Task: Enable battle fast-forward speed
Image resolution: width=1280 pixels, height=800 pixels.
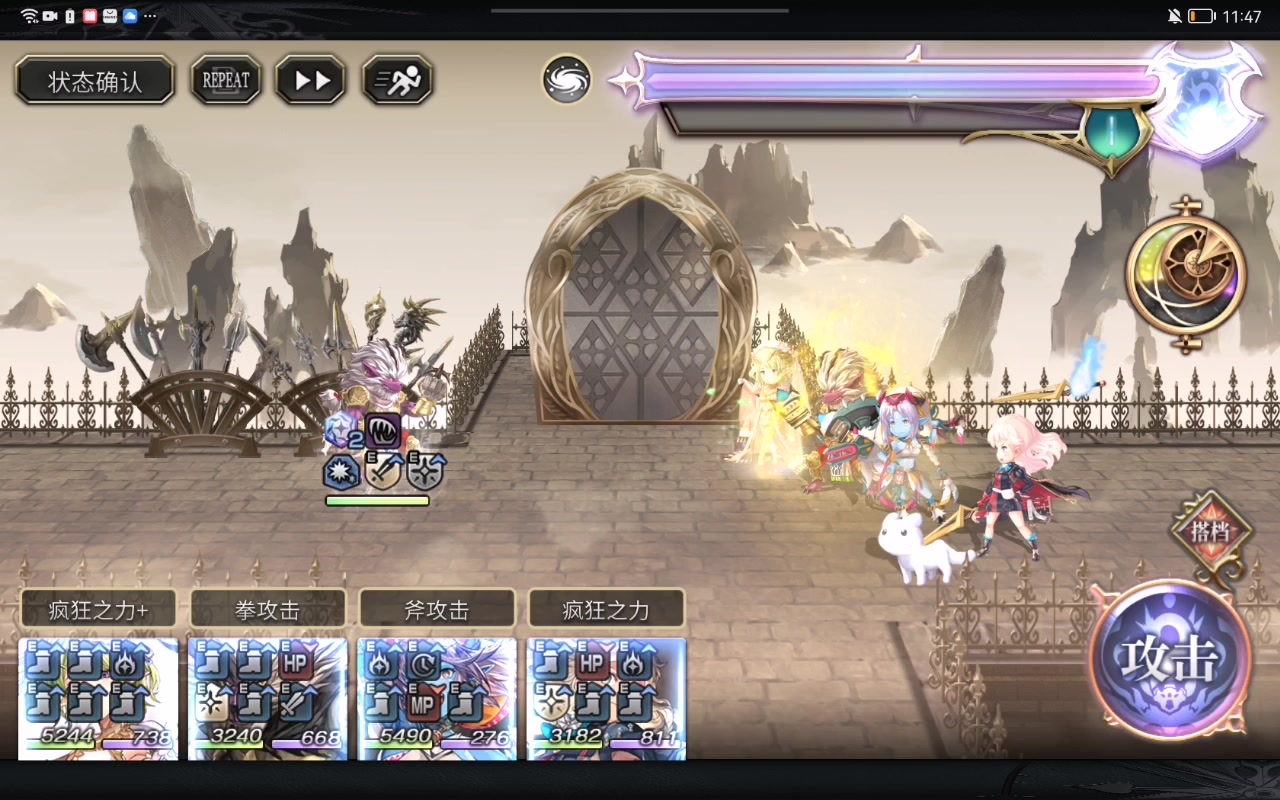Action: [310, 80]
